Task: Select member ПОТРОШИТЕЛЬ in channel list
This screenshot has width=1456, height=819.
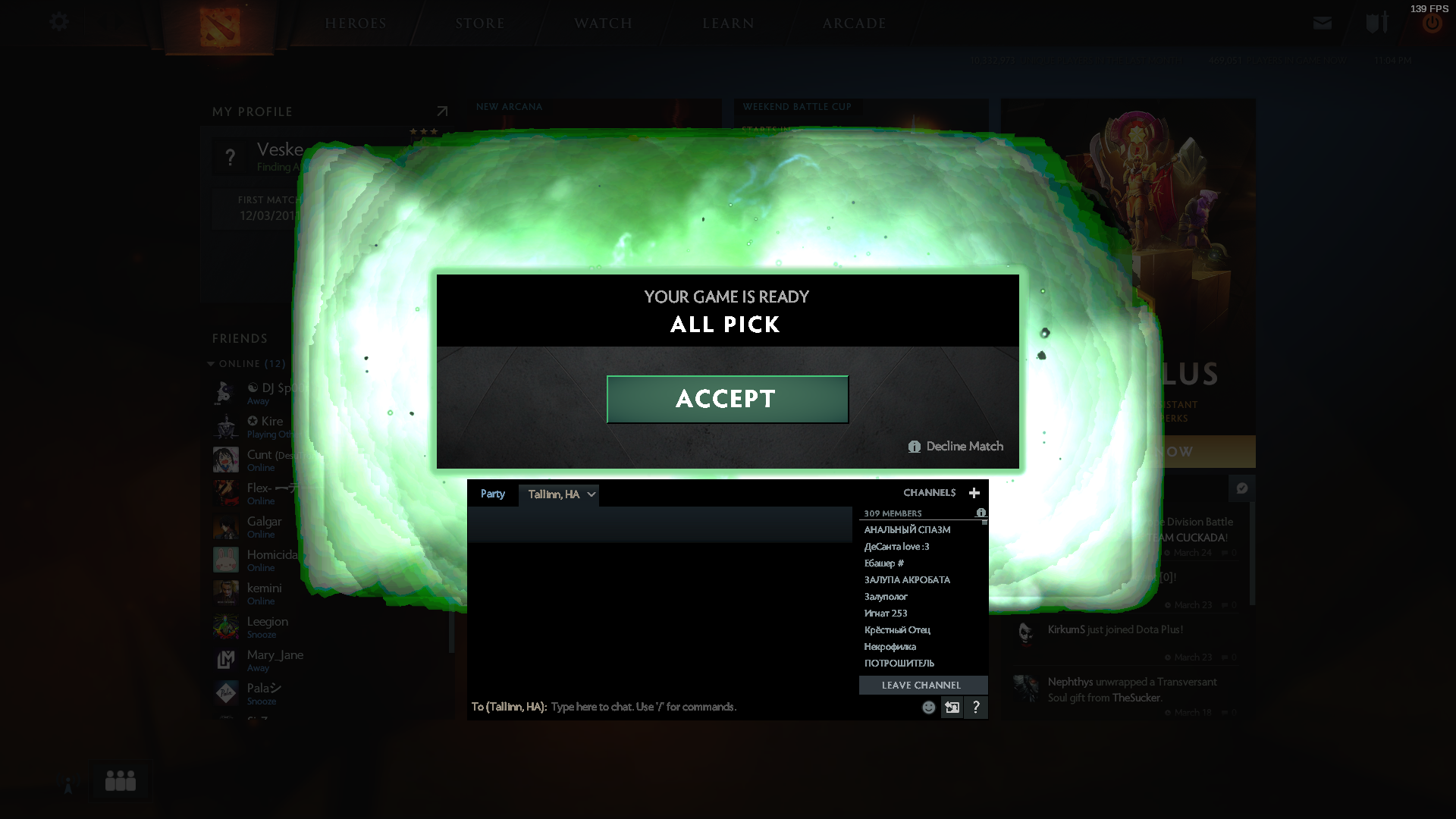Action: 899,664
